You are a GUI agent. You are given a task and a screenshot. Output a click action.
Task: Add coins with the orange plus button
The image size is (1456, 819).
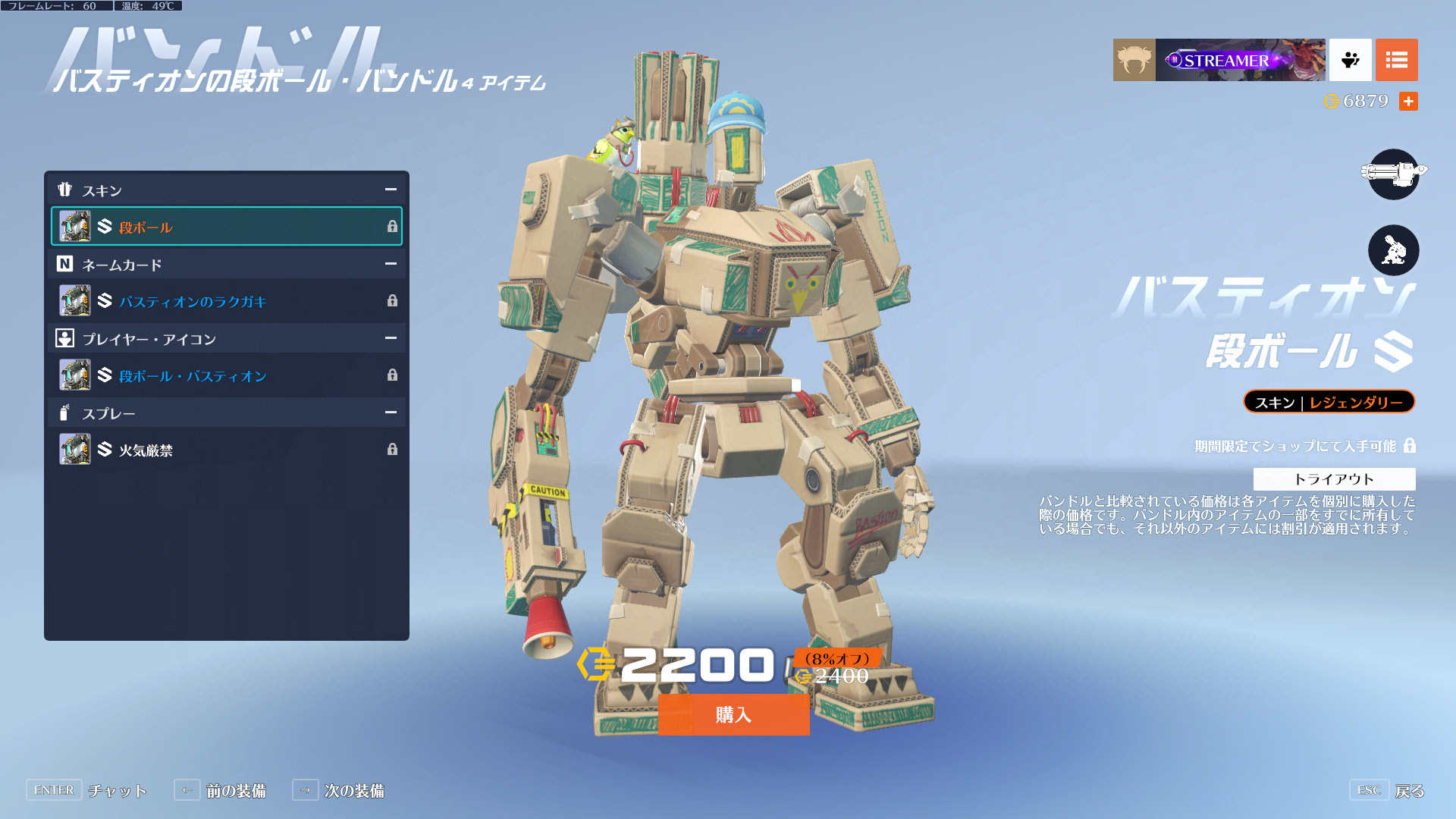[1408, 101]
